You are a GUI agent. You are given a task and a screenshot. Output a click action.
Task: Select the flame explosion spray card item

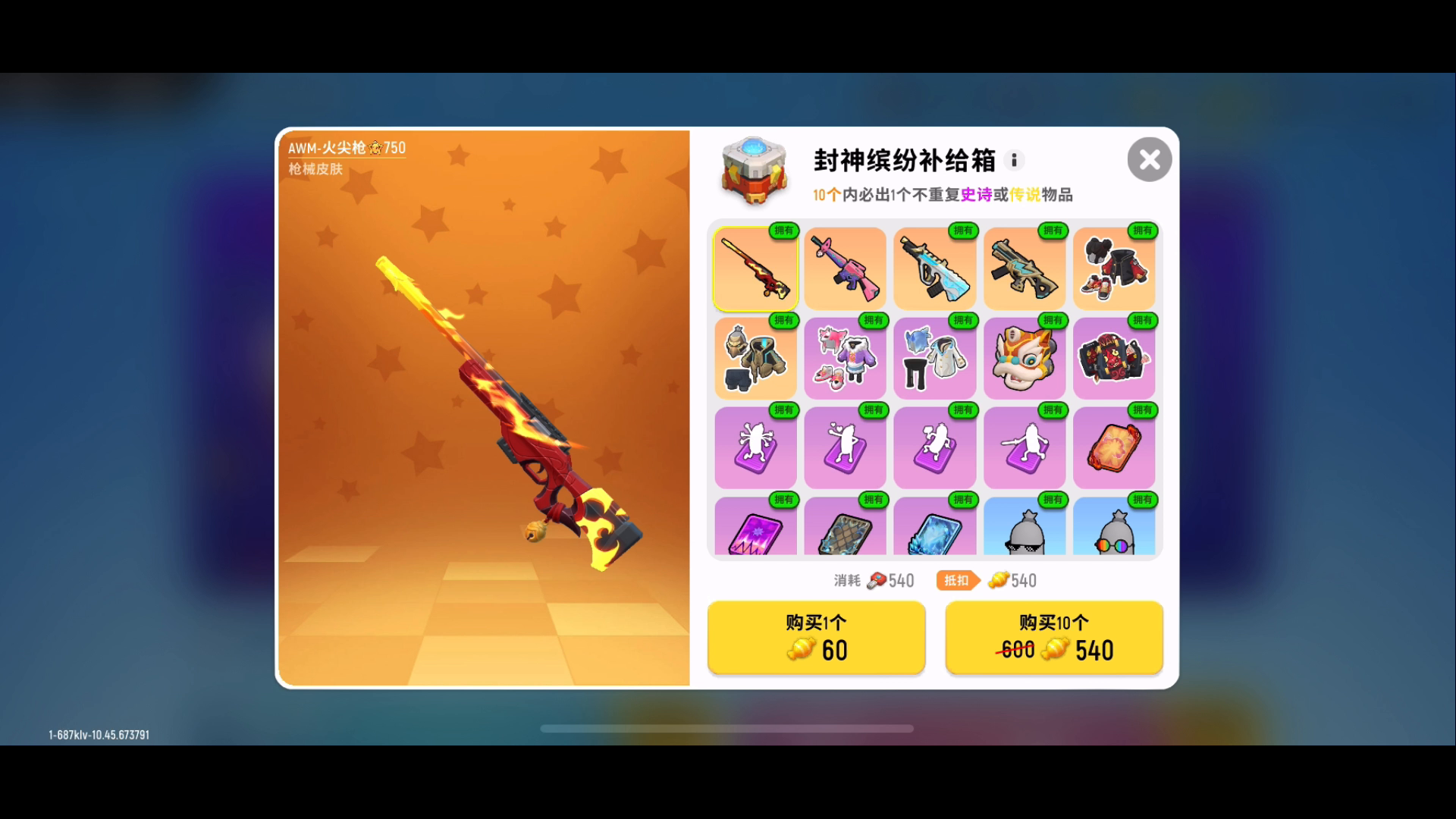point(1114,447)
